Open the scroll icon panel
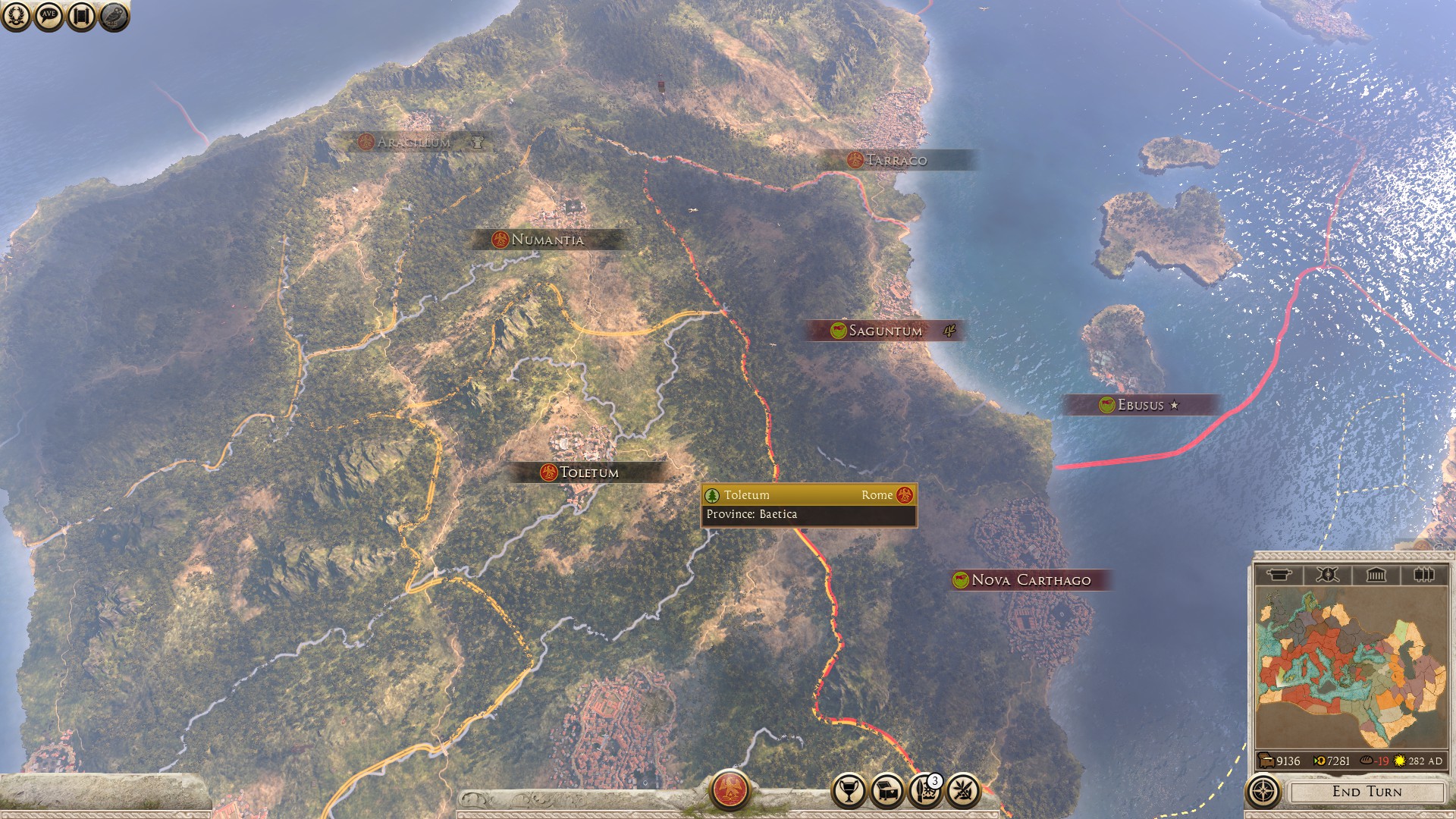 (81, 16)
